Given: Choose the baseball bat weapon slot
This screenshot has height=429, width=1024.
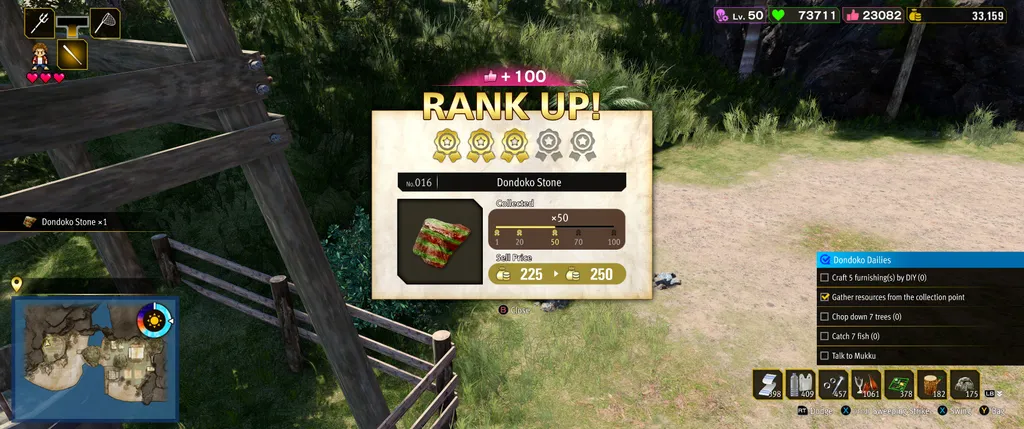Looking at the screenshot, I should 72,54.
